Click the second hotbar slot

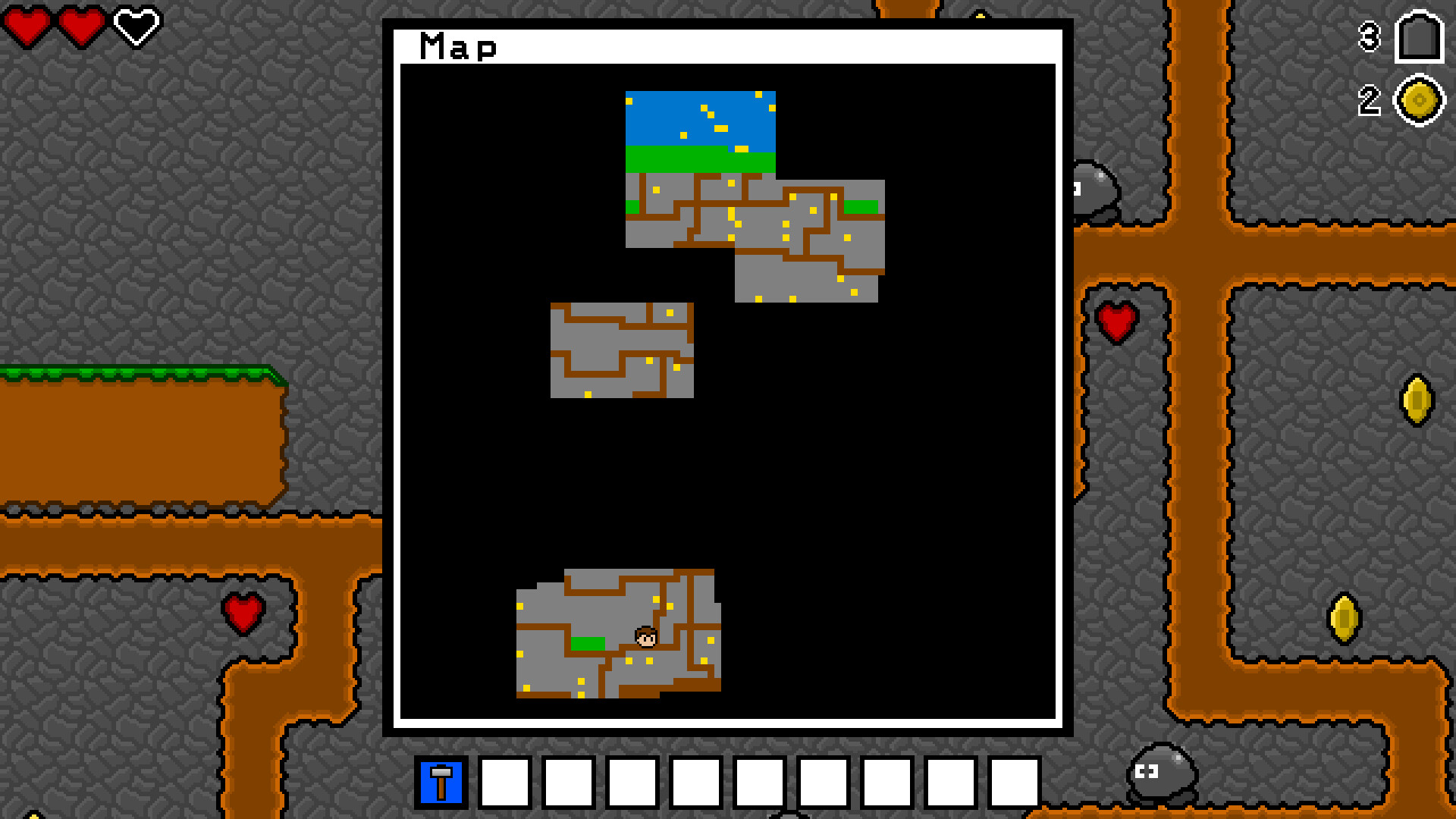(504, 782)
